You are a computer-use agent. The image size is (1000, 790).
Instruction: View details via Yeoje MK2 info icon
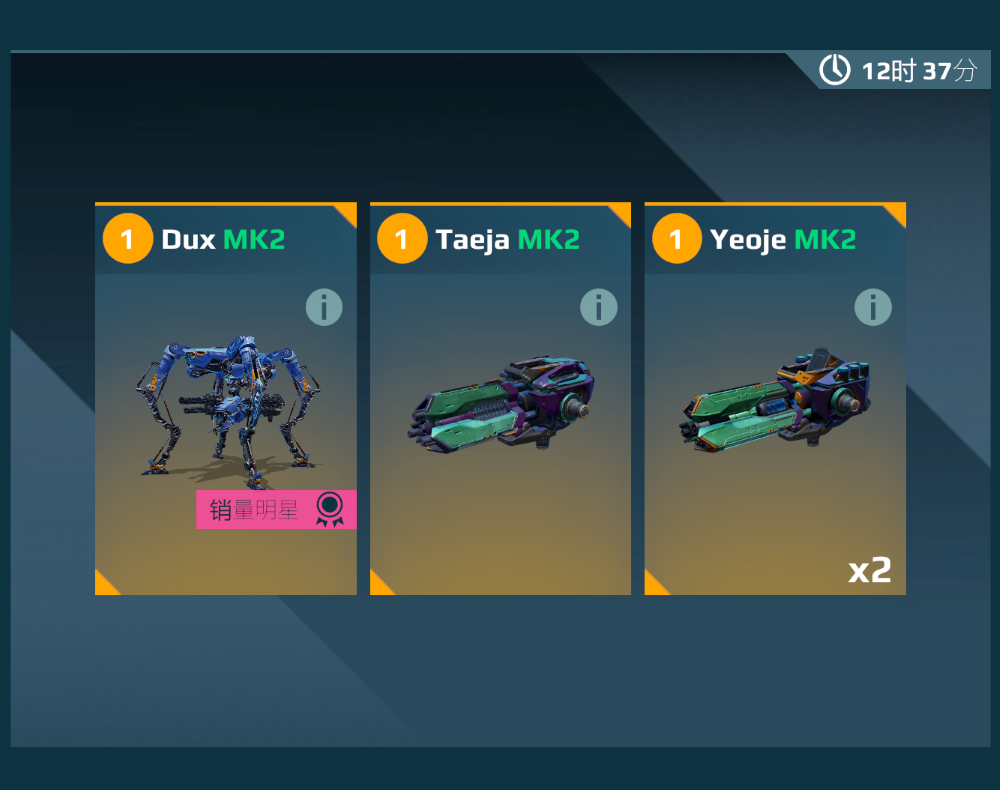tap(873, 307)
